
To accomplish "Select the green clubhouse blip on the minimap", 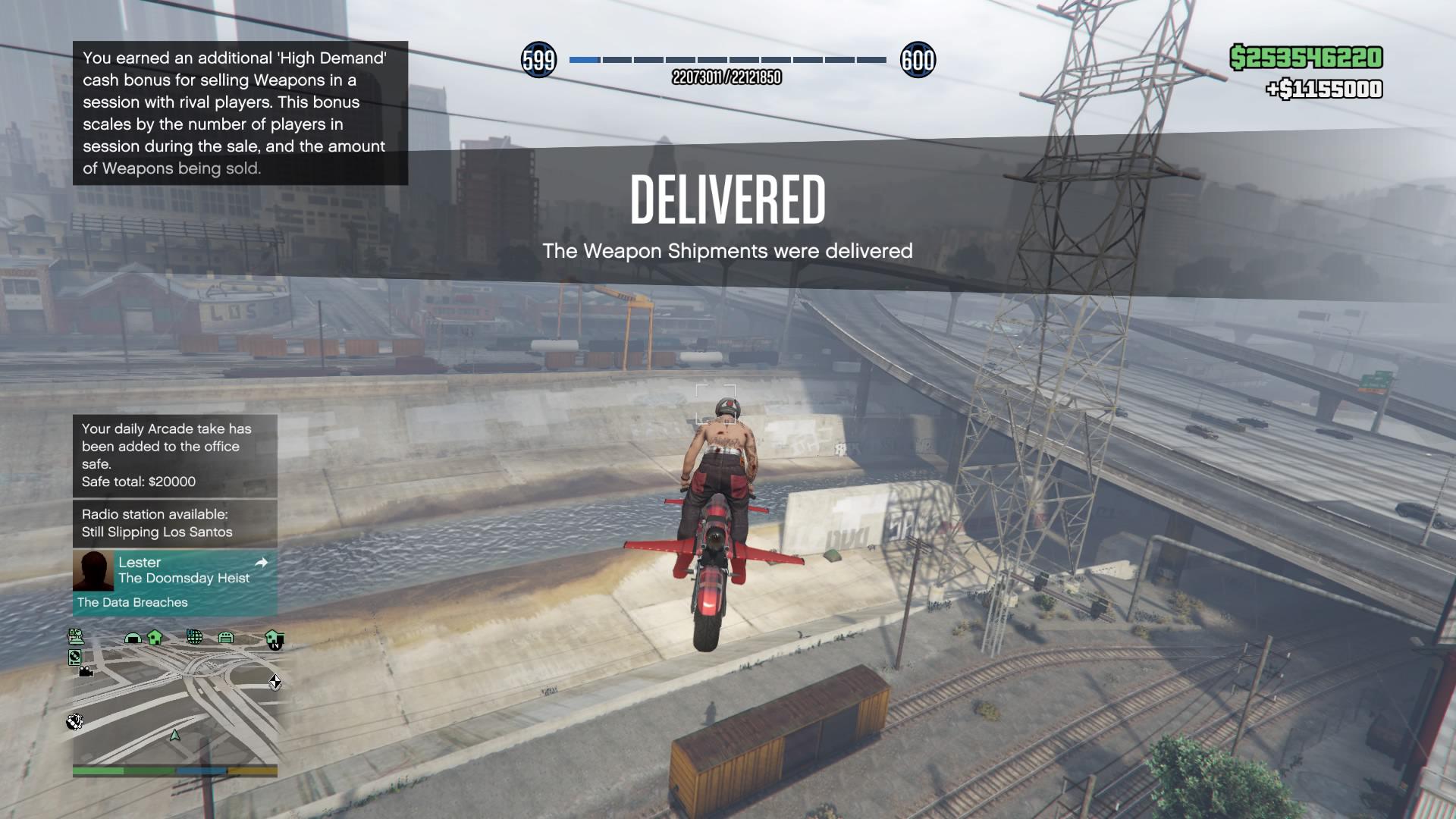I will 154,638.
